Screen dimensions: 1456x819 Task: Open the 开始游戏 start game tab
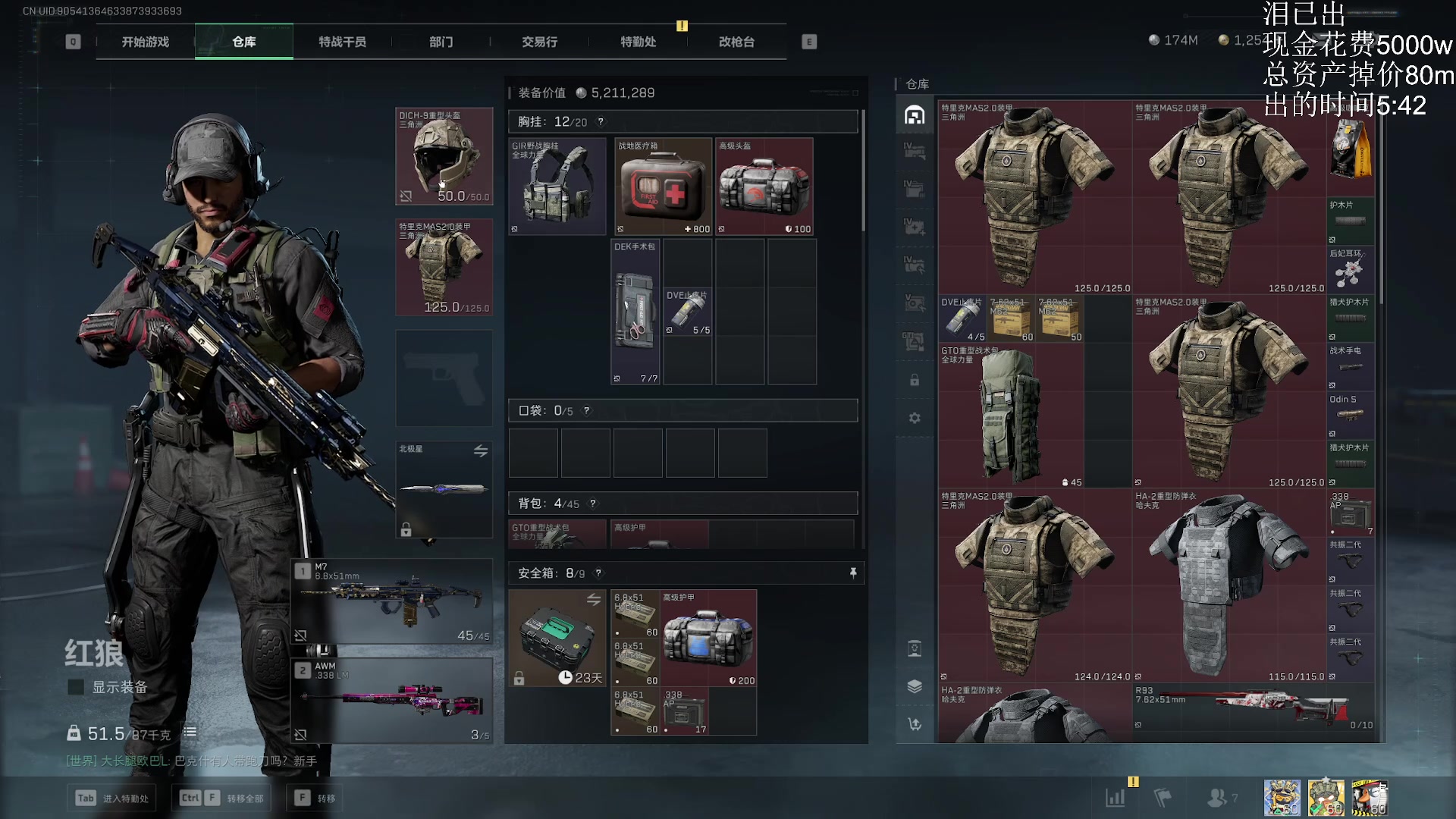(x=146, y=42)
